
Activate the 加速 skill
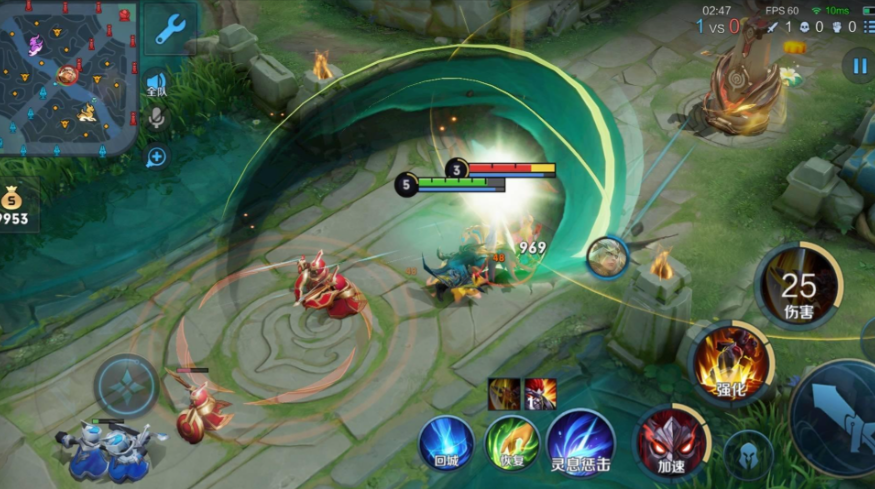pos(670,440)
